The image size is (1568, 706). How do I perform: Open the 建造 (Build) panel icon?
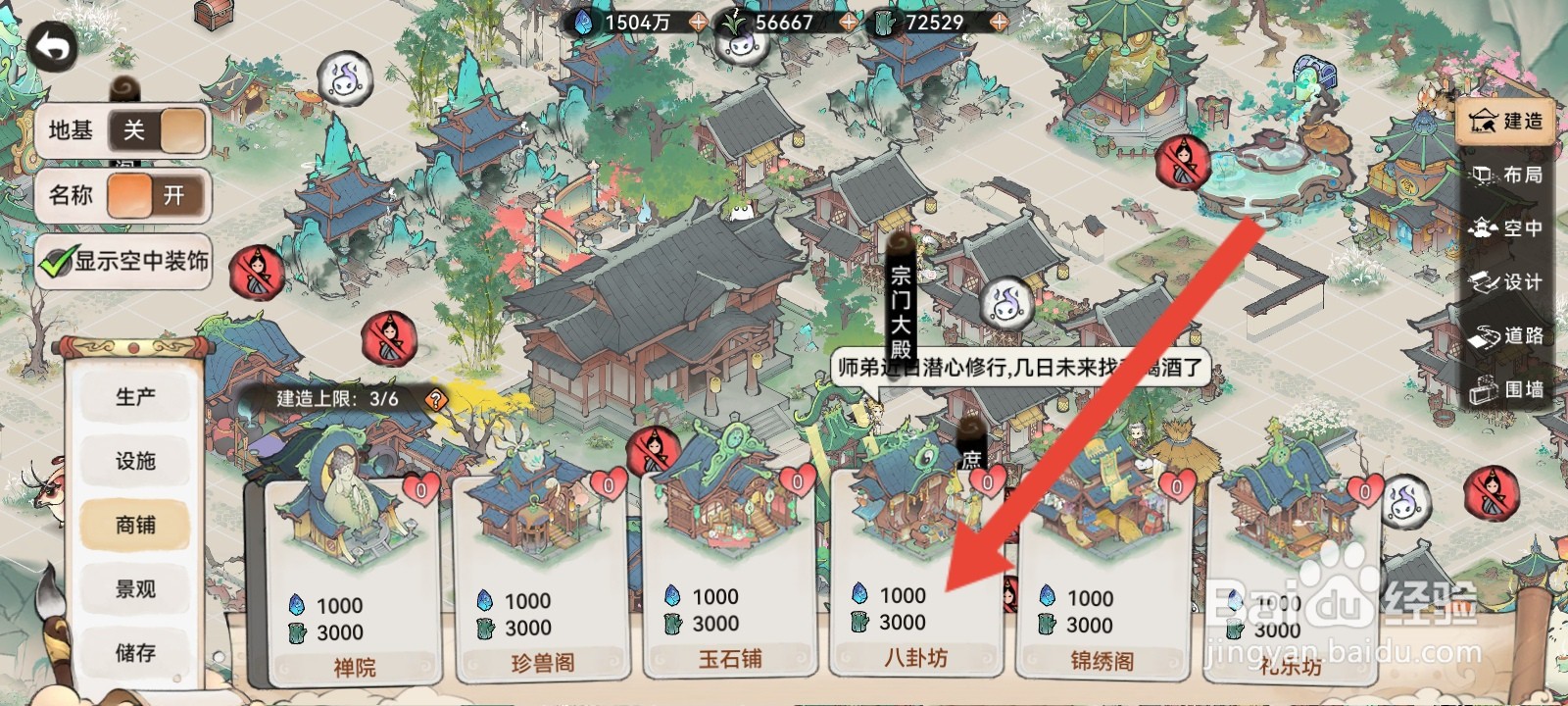[1506, 122]
